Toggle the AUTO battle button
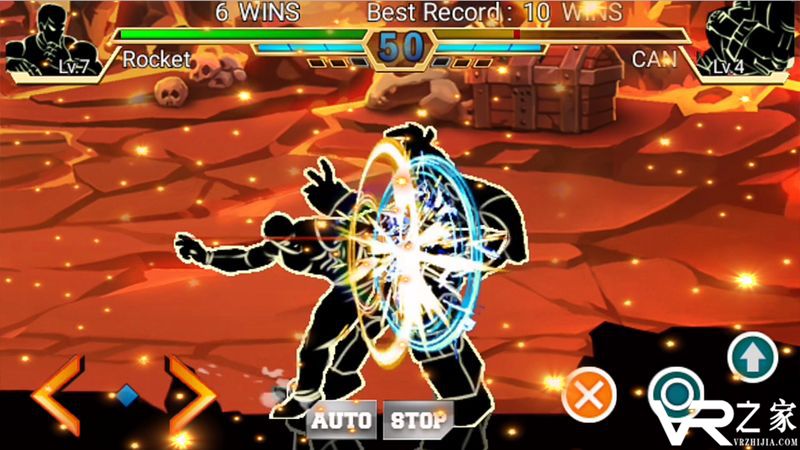 pyautogui.click(x=341, y=420)
